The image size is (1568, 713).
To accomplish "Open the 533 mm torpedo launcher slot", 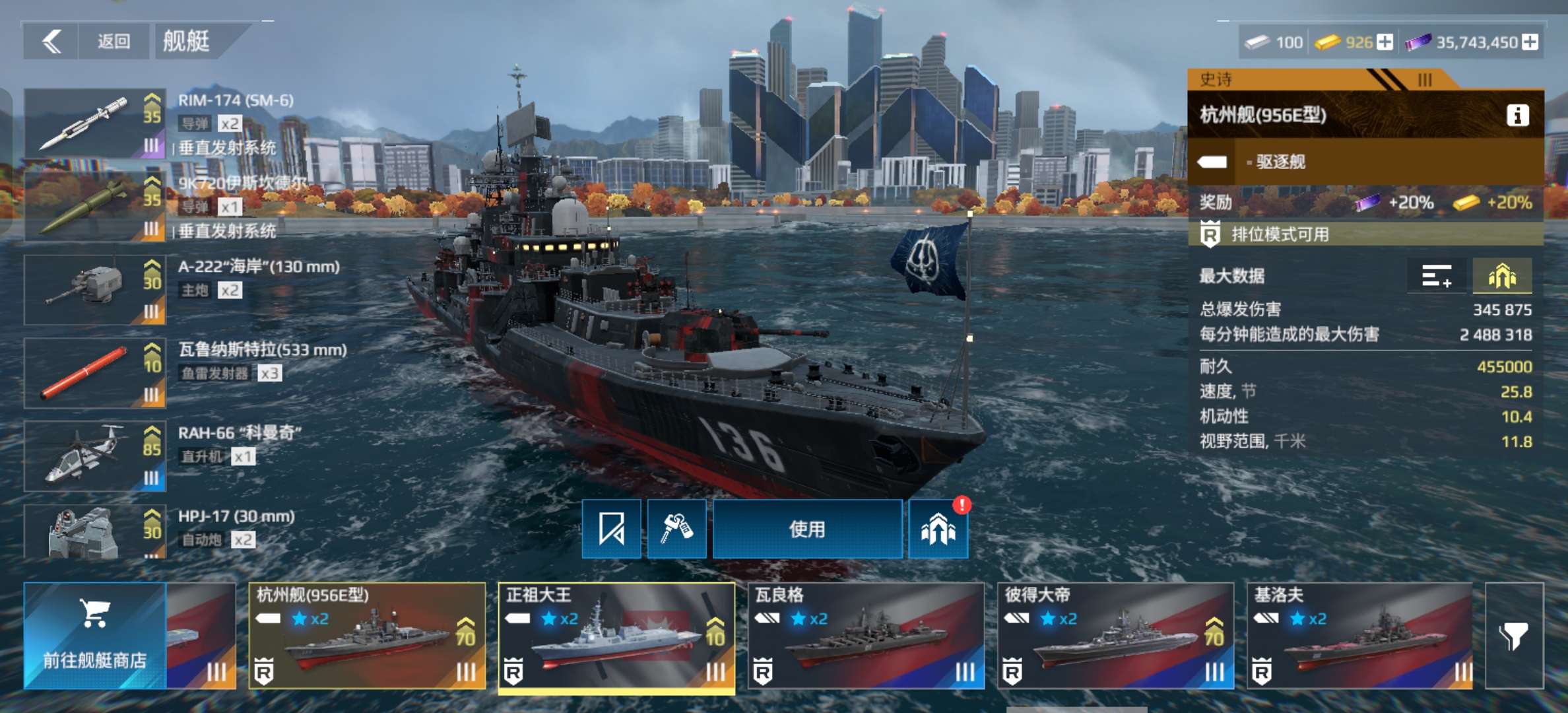I will pyautogui.click(x=95, y=373).
